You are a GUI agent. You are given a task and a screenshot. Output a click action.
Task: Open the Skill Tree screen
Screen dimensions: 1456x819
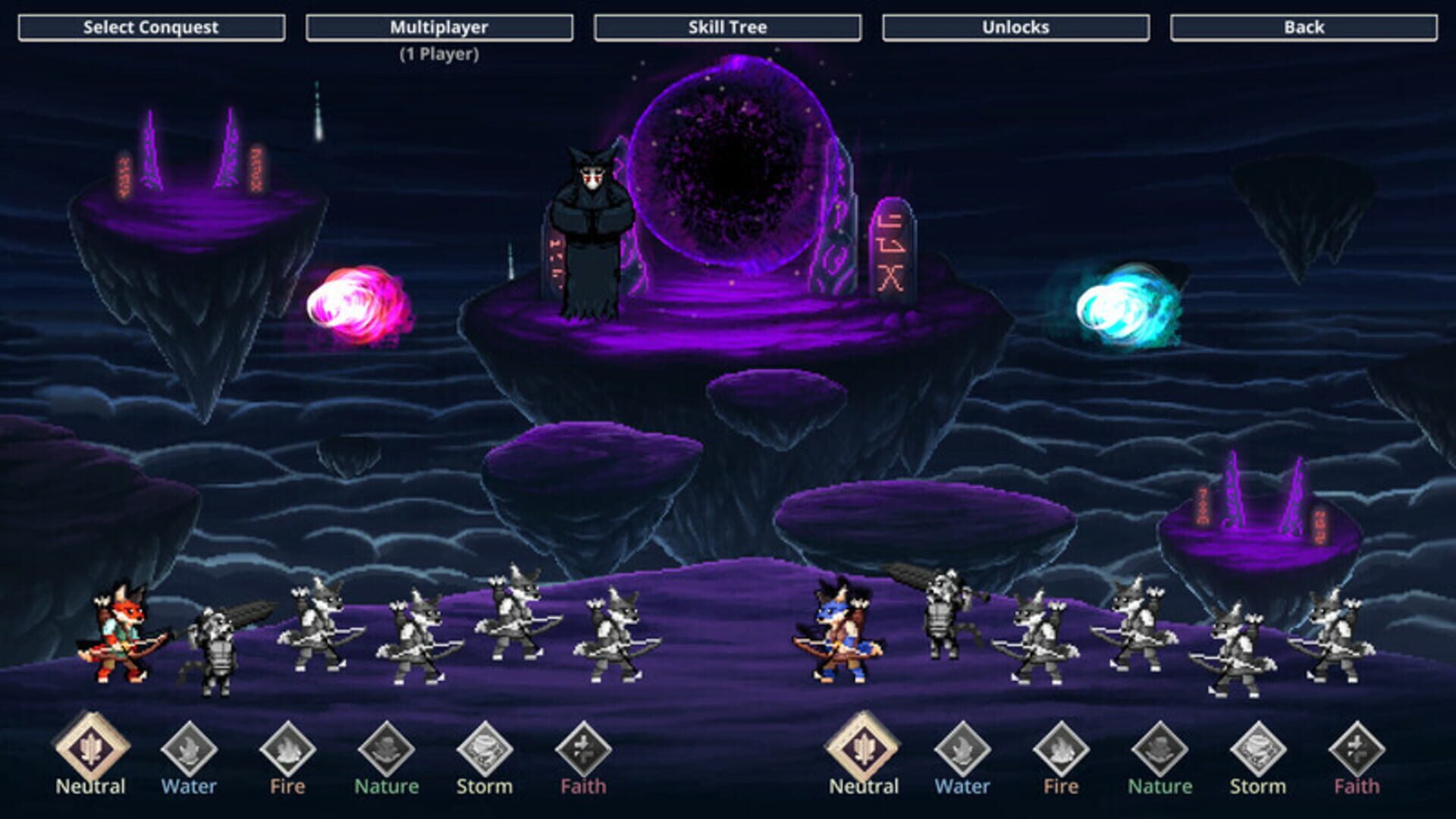point(726,27)
